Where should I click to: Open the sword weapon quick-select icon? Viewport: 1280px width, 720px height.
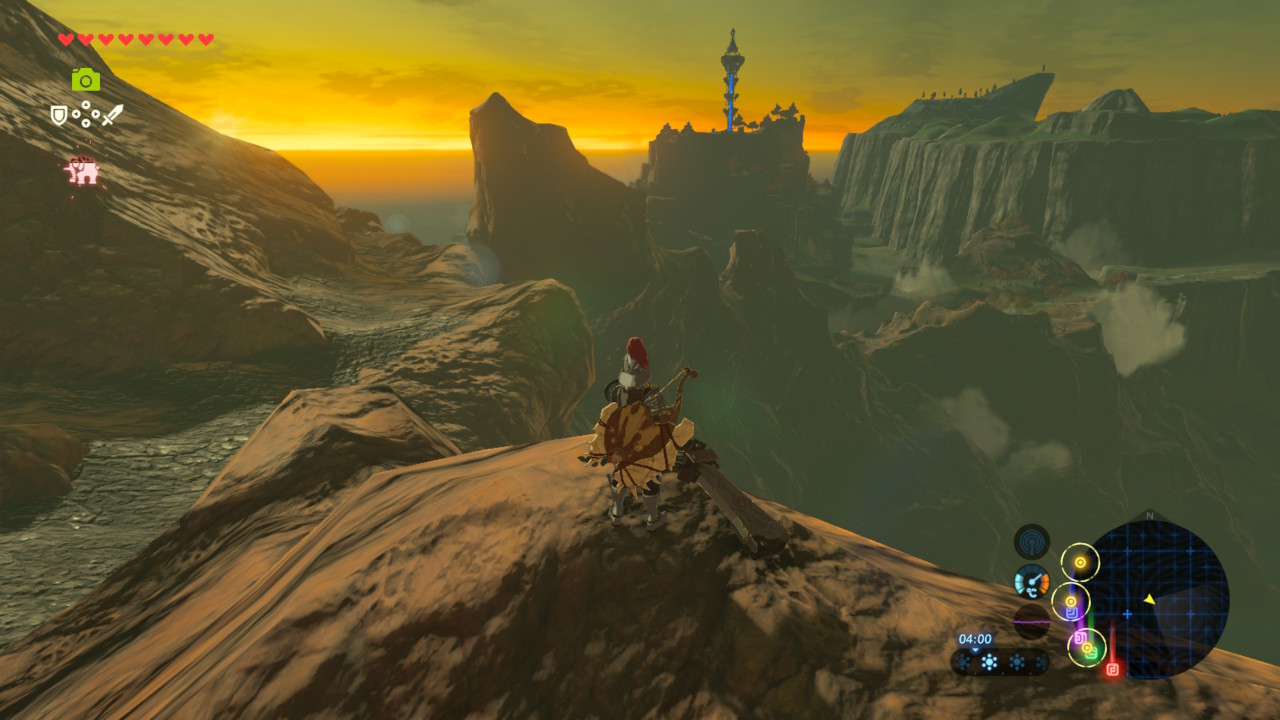(x=112, y=115)
